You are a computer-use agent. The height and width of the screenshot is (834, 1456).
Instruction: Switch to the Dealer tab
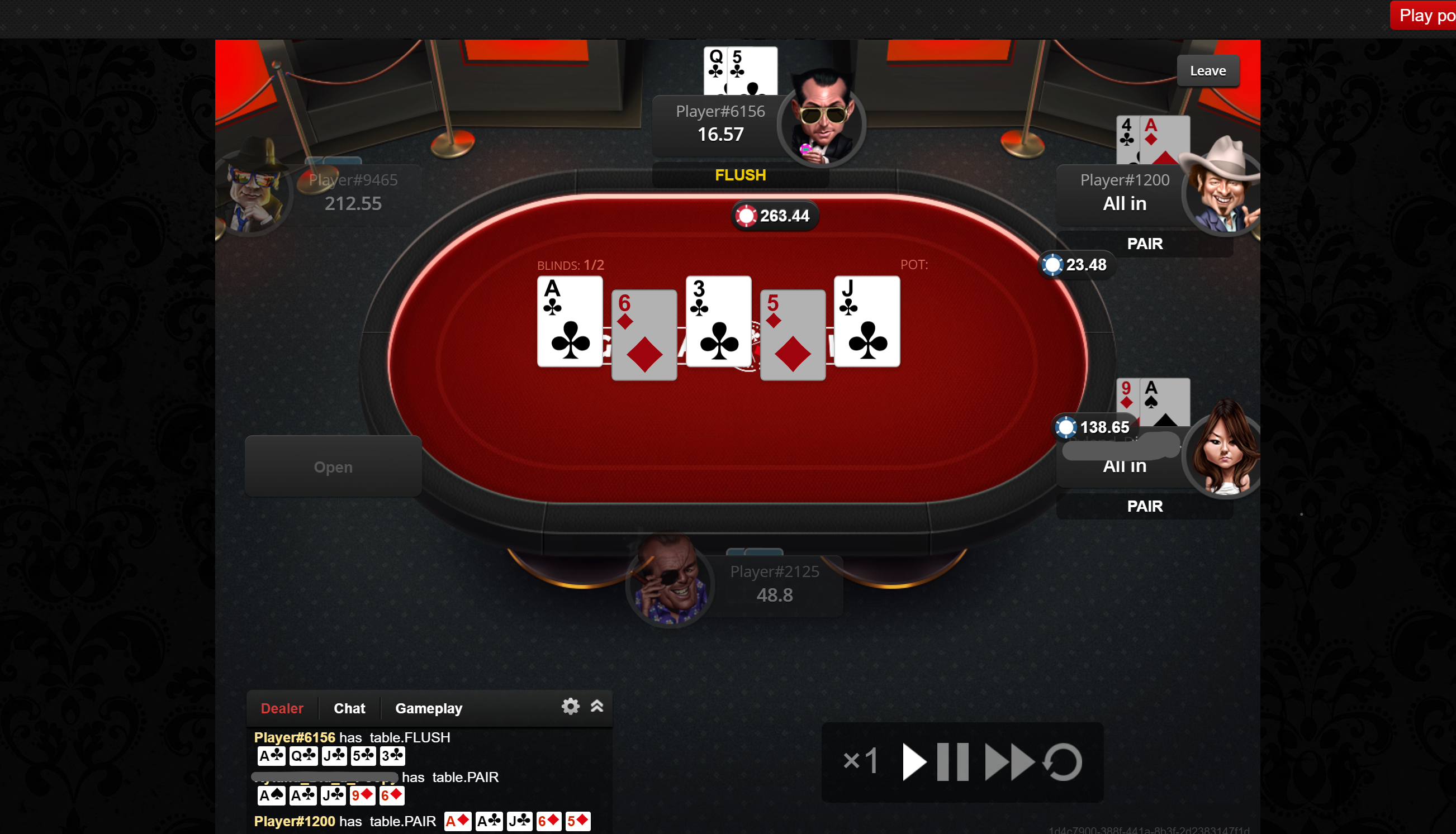click(282, 708)
